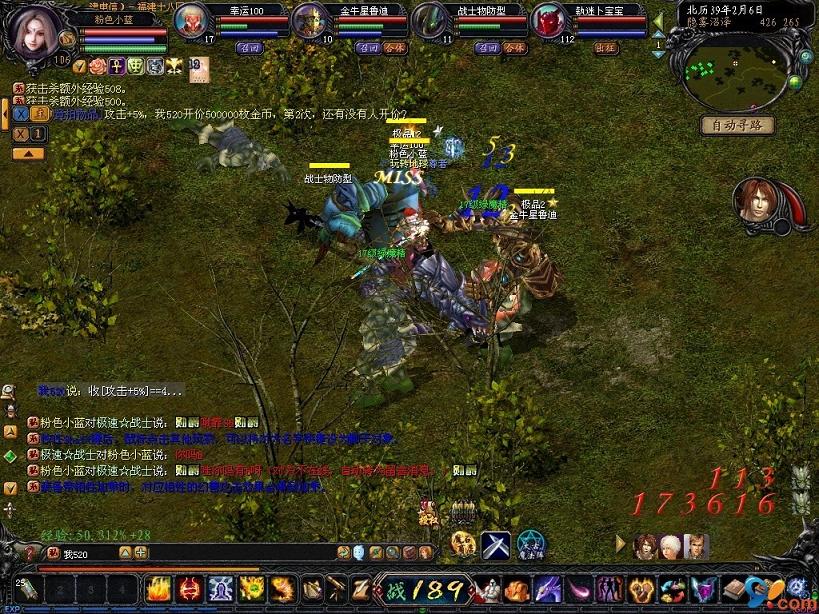Select the 幸运100 pet portrait
Viewport: 819px width, 614px height.
coord(192,21)
